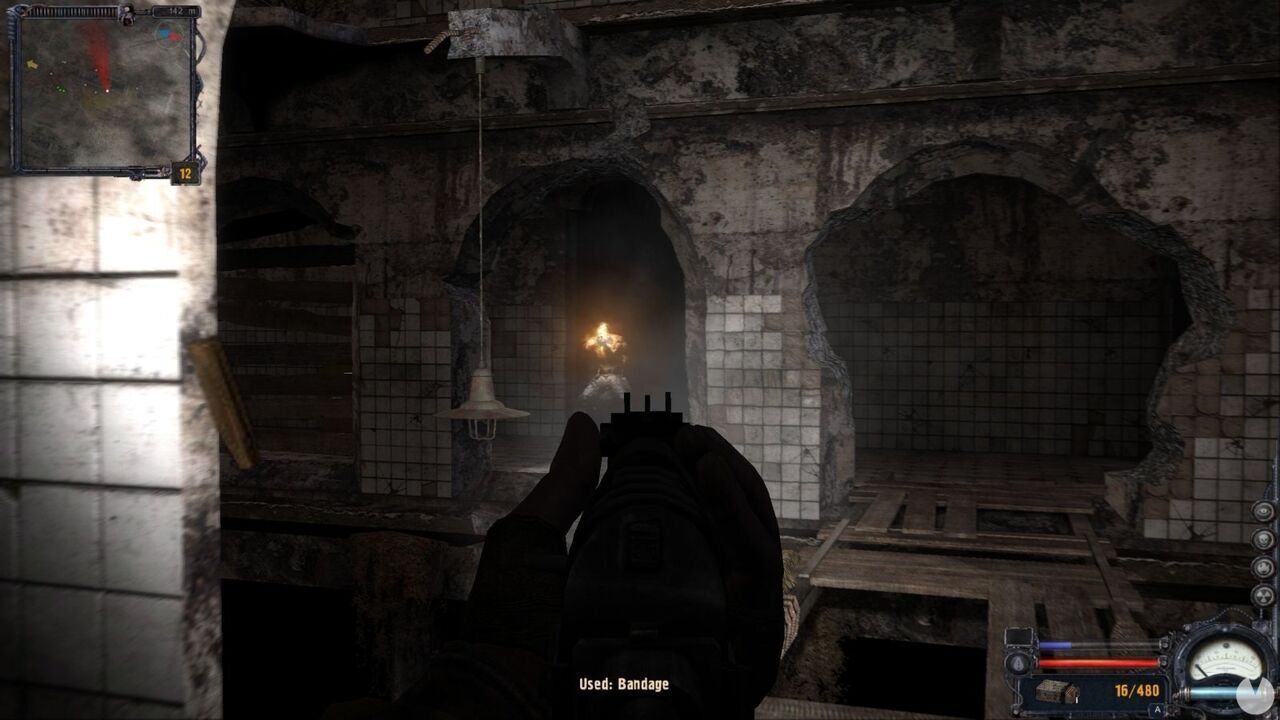Click the player position dot on the minimap
Screen dimensions: 1280x720
pos(107,89)
